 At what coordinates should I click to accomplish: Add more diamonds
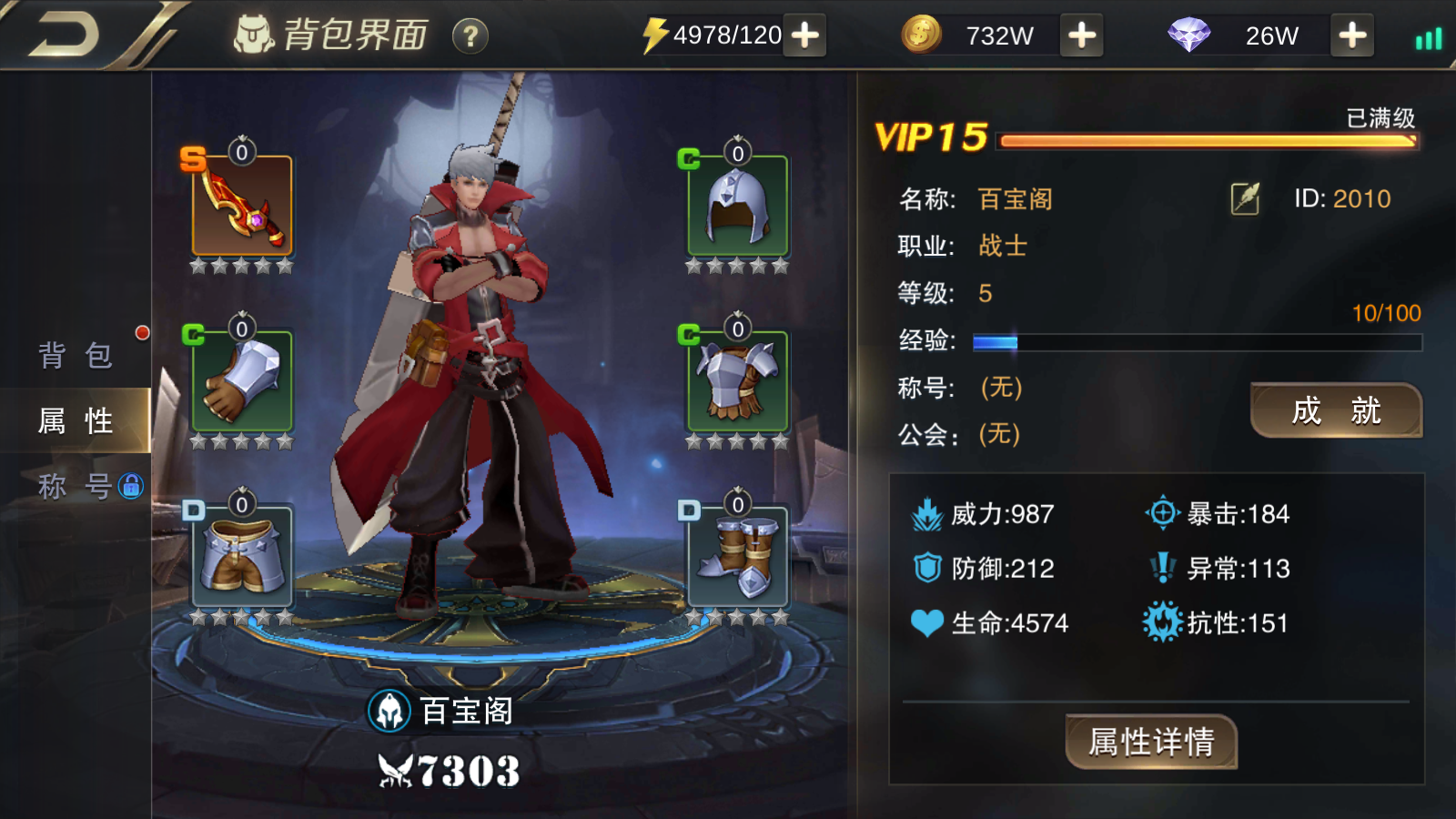1352,35
